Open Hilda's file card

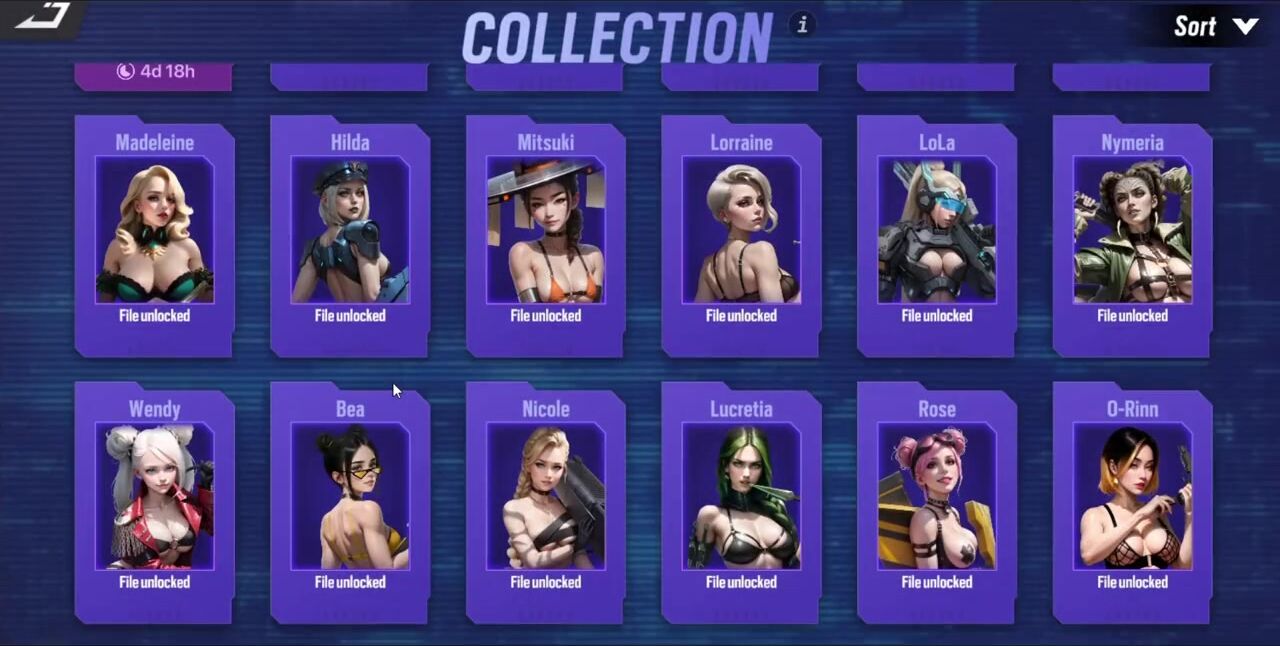pos(350,235)
